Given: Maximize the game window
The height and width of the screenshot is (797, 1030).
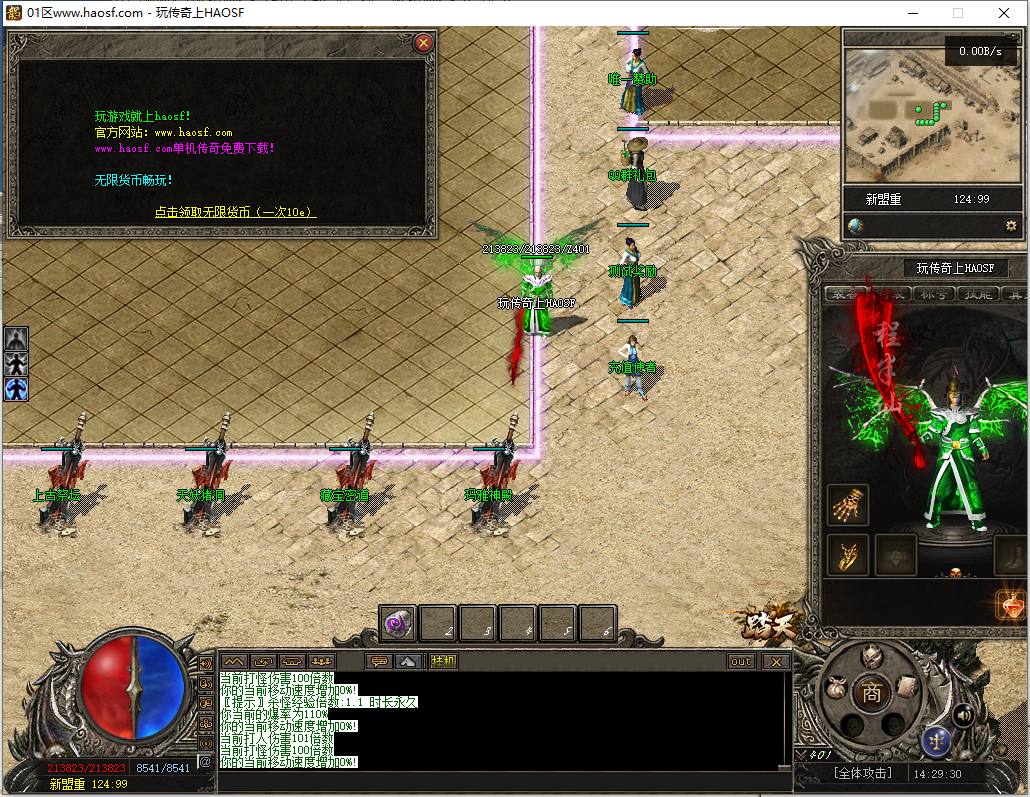Looking at the screenshot, I should pos(958,13).
